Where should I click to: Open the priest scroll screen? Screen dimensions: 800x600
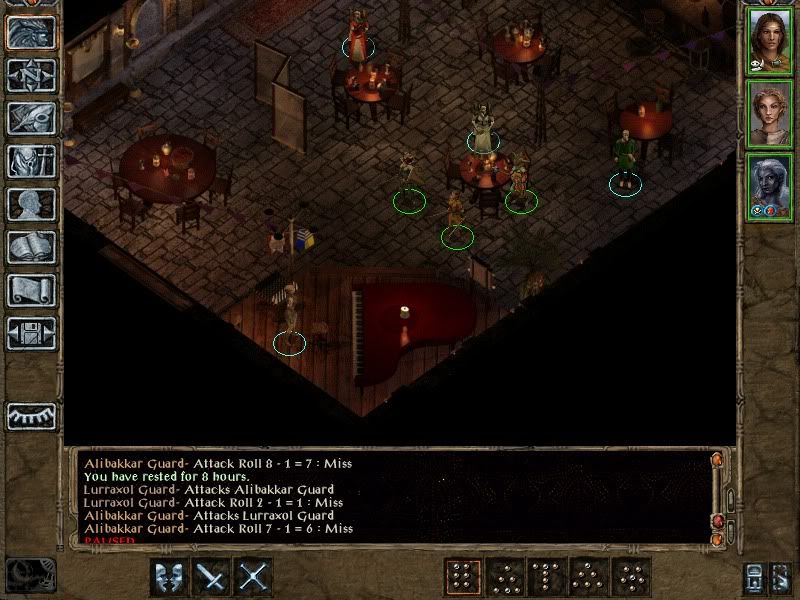click(x=31, y=290)
